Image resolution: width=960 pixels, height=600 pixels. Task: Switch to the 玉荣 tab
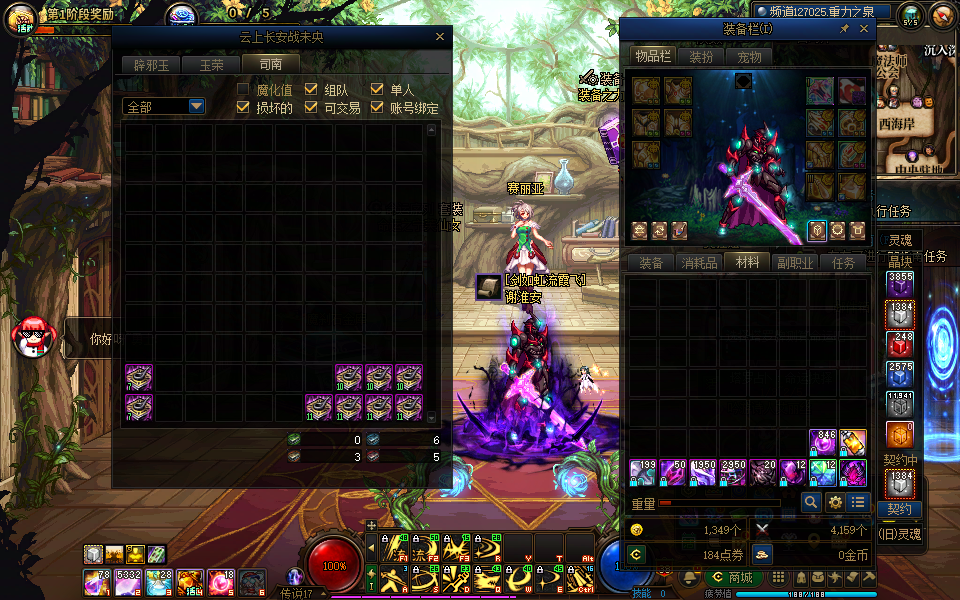coord(211,64)
